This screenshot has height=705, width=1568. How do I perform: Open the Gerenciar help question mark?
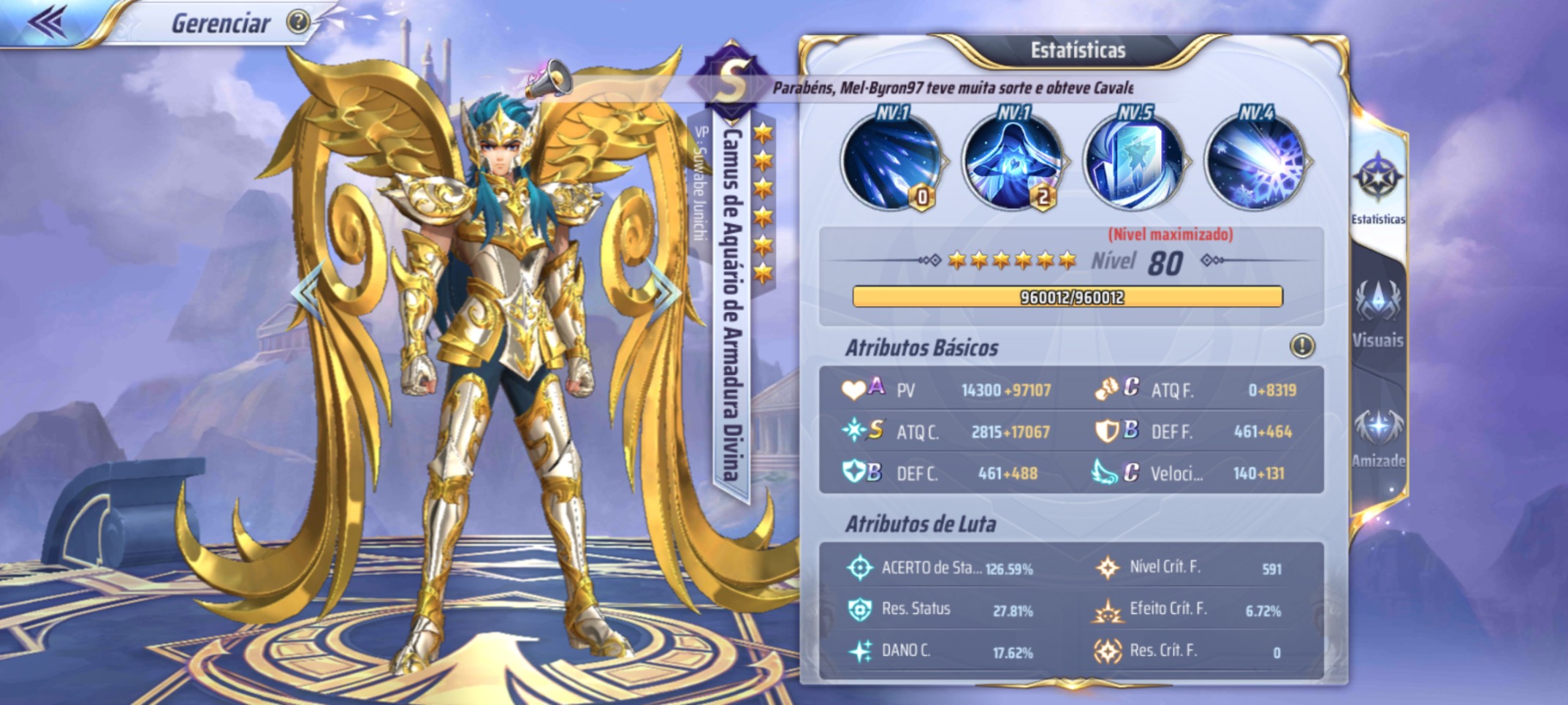(x=297, y=23)
